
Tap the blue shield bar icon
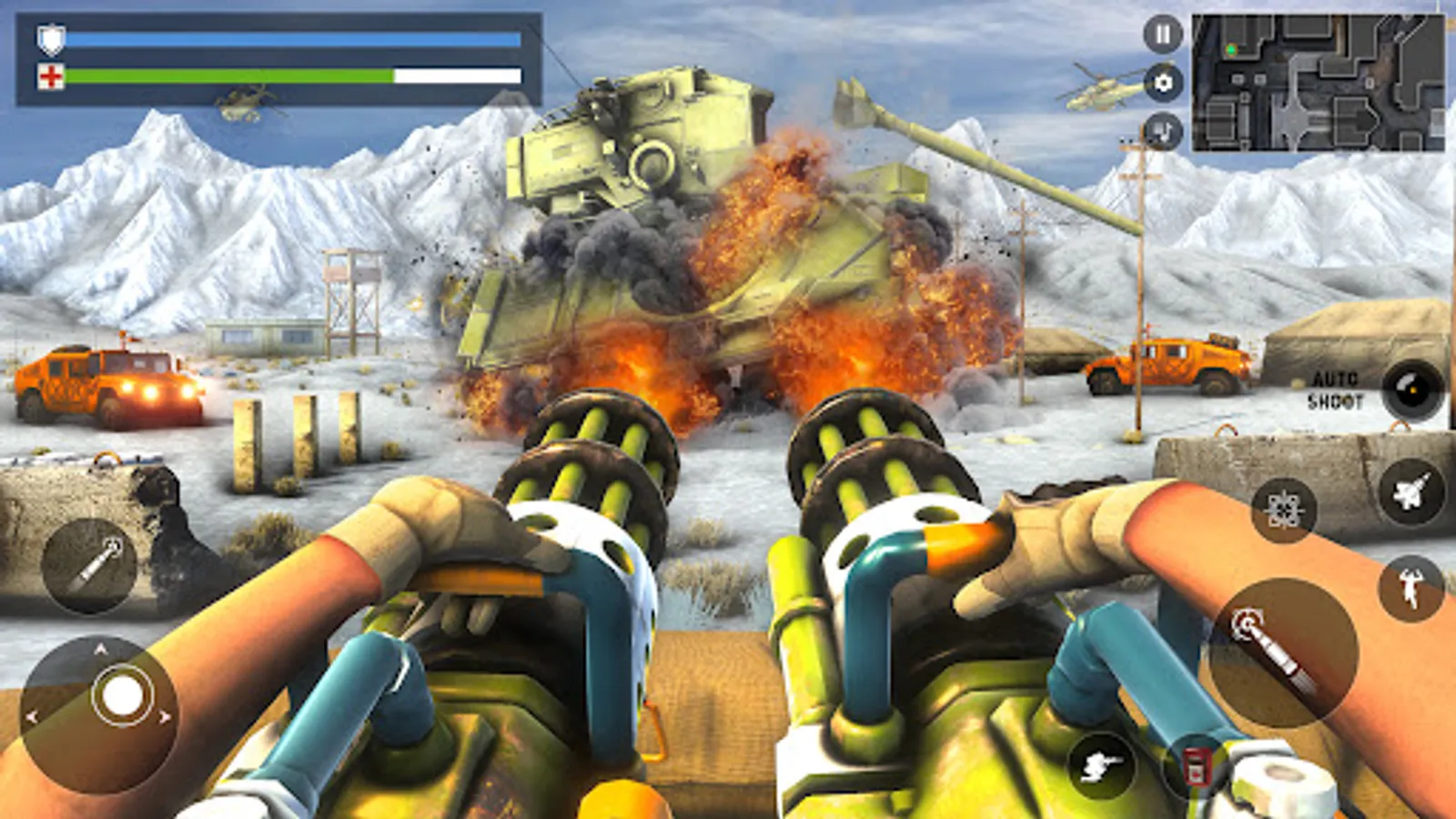pyautogui.click(x=52, y=39)
